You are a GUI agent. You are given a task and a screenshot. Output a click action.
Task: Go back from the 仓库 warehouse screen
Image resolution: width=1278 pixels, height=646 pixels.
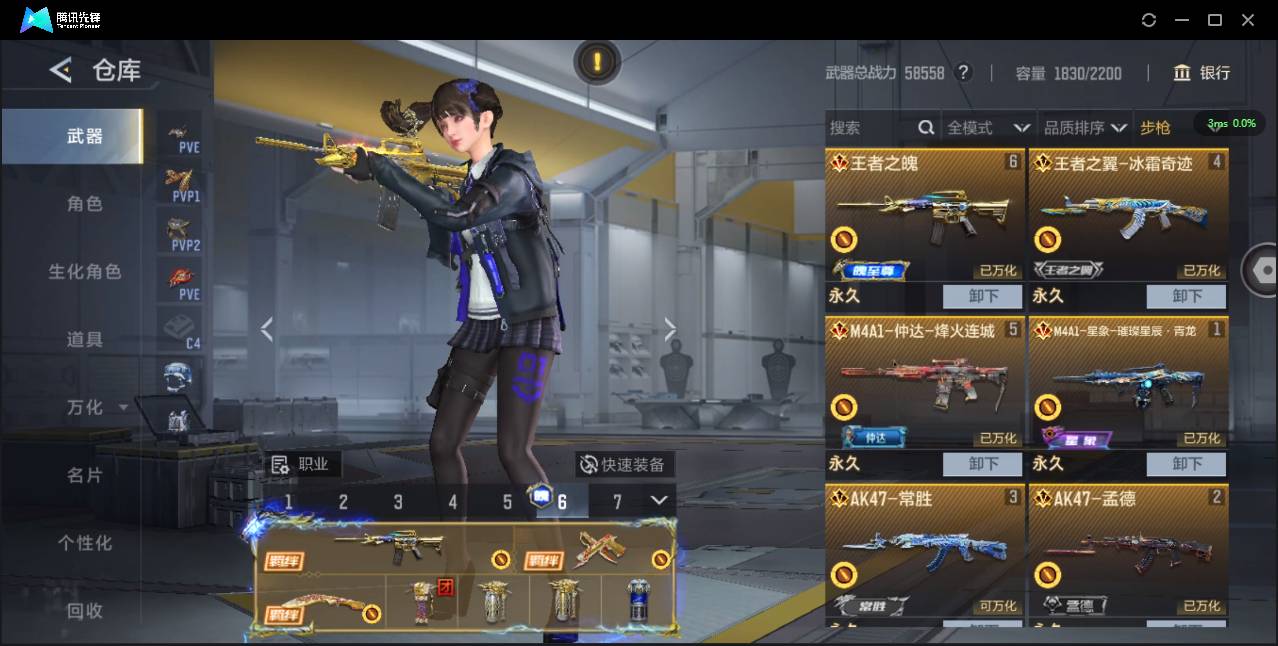click(61, 70)
